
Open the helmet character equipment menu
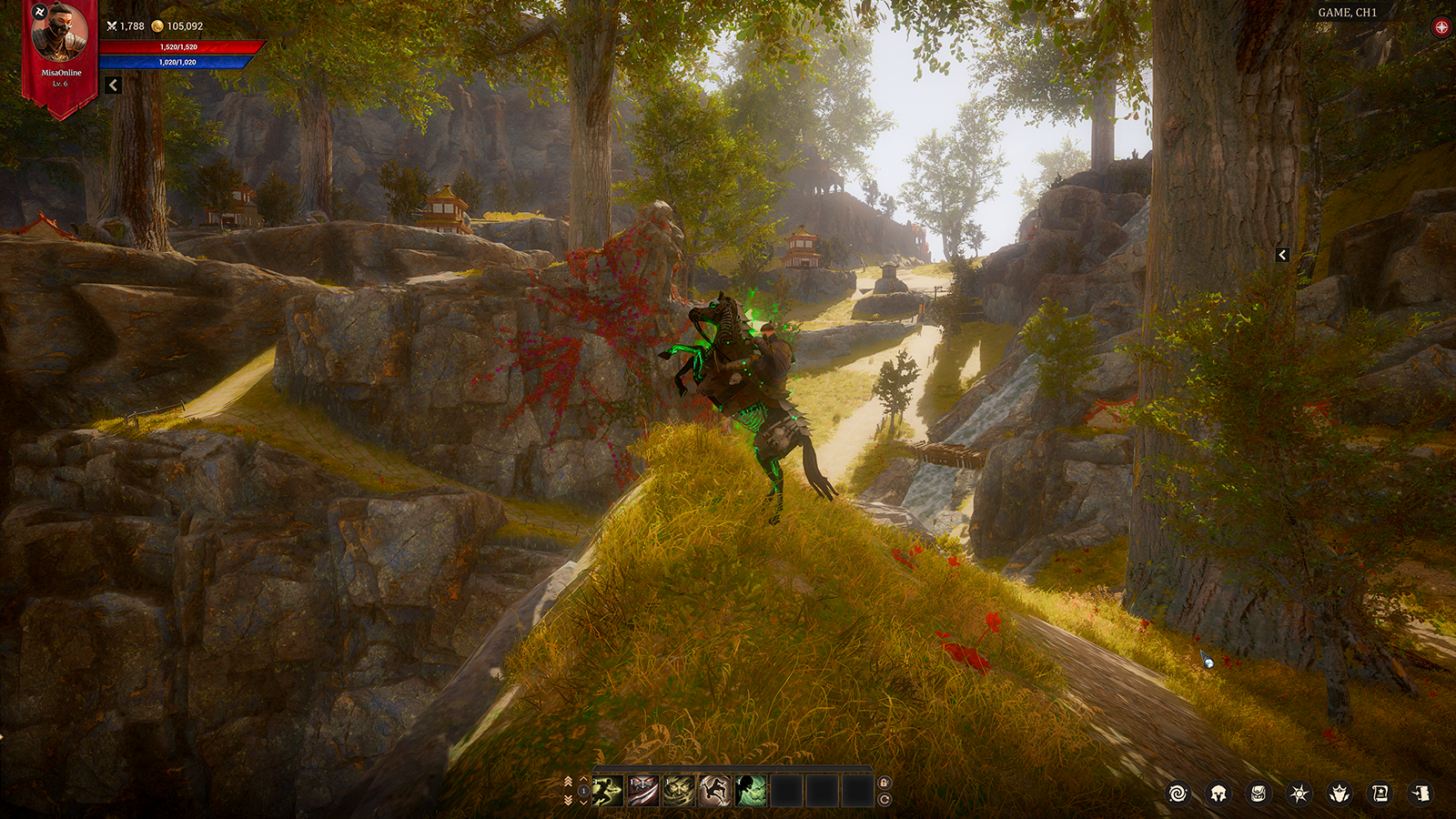[1218, 794]
